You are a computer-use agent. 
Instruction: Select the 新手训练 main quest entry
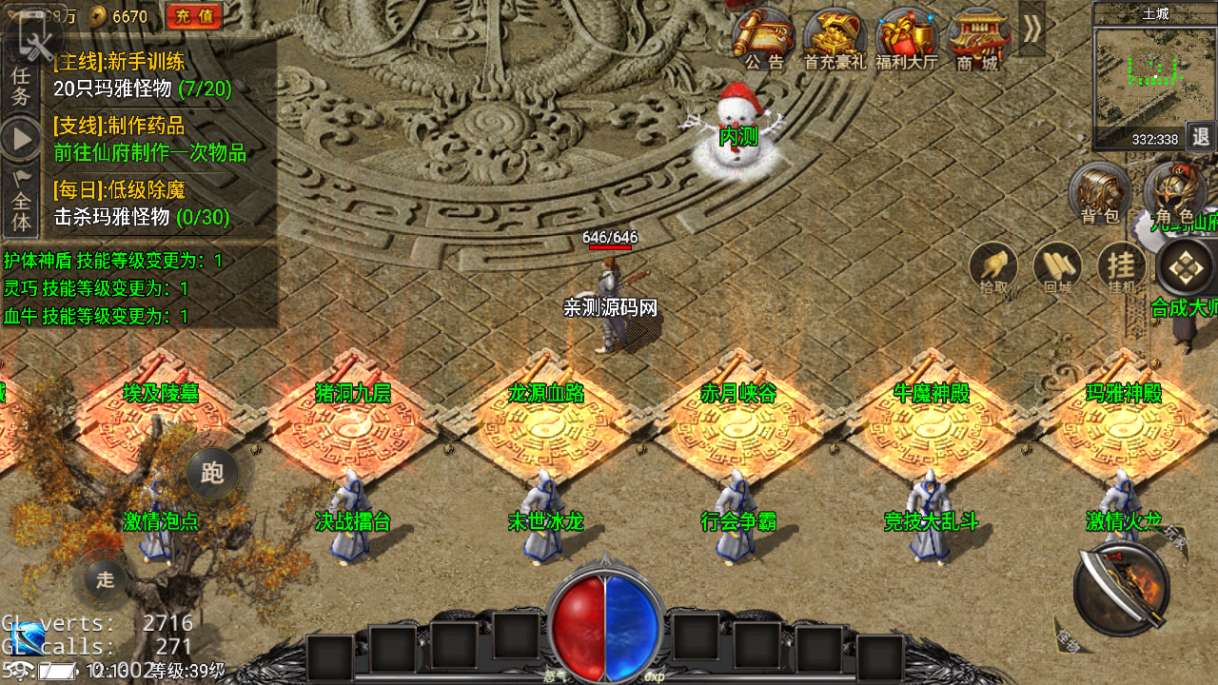pyautogui.click(x=142, y=75)
